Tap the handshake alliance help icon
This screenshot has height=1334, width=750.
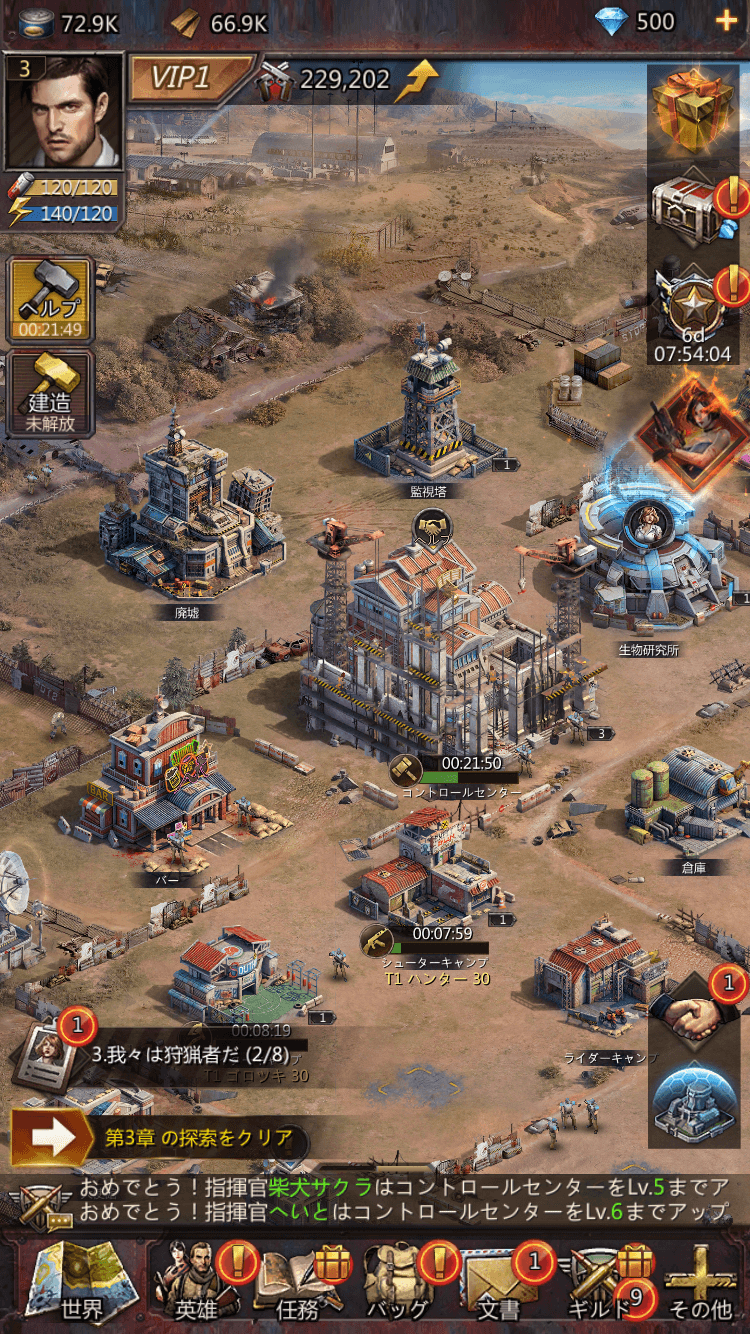coord(696,1017)
